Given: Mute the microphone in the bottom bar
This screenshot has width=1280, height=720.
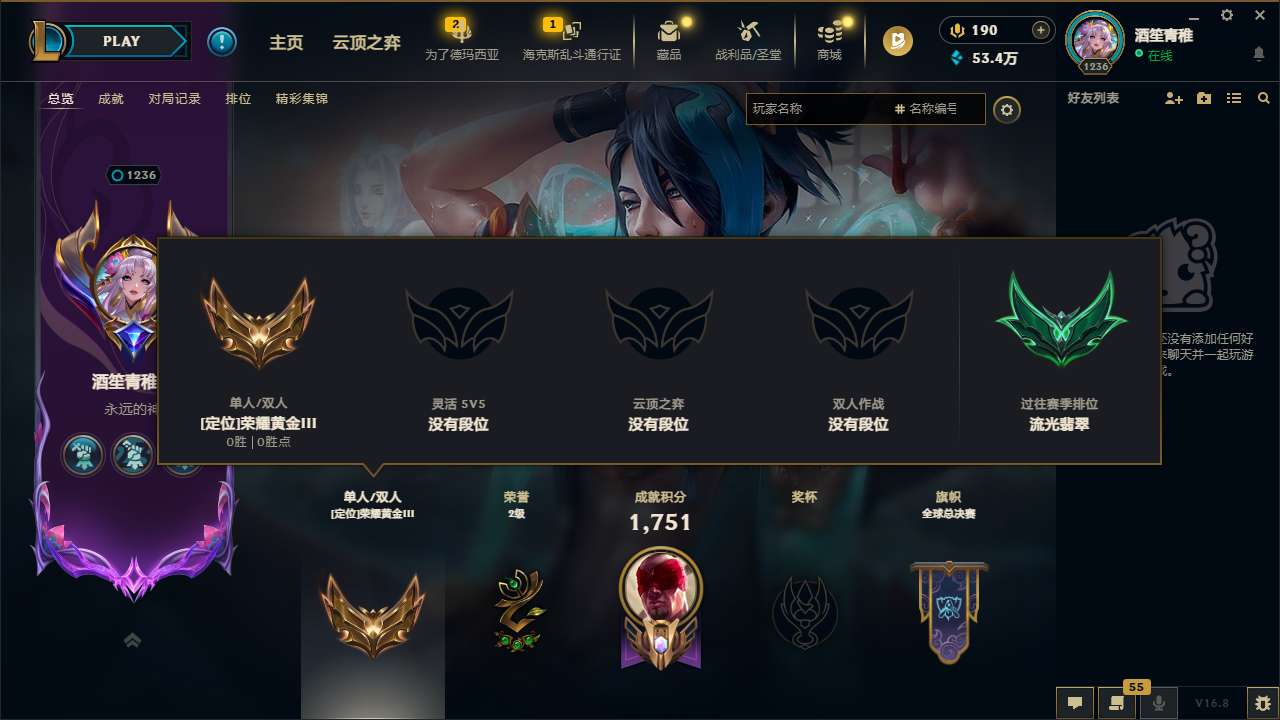Looking at the screenshot, I should point(1160,703).
